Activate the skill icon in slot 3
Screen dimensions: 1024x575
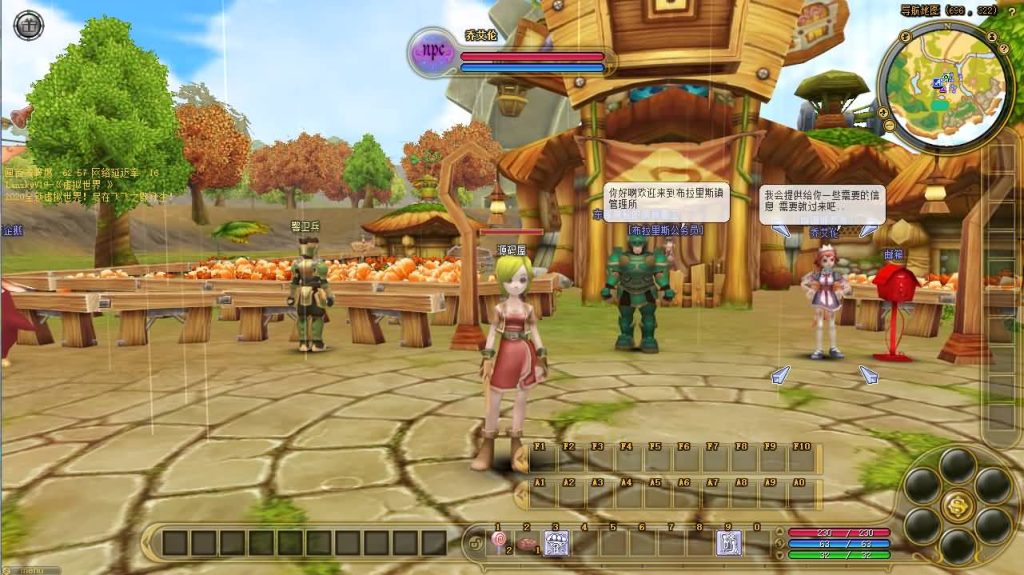556,543
